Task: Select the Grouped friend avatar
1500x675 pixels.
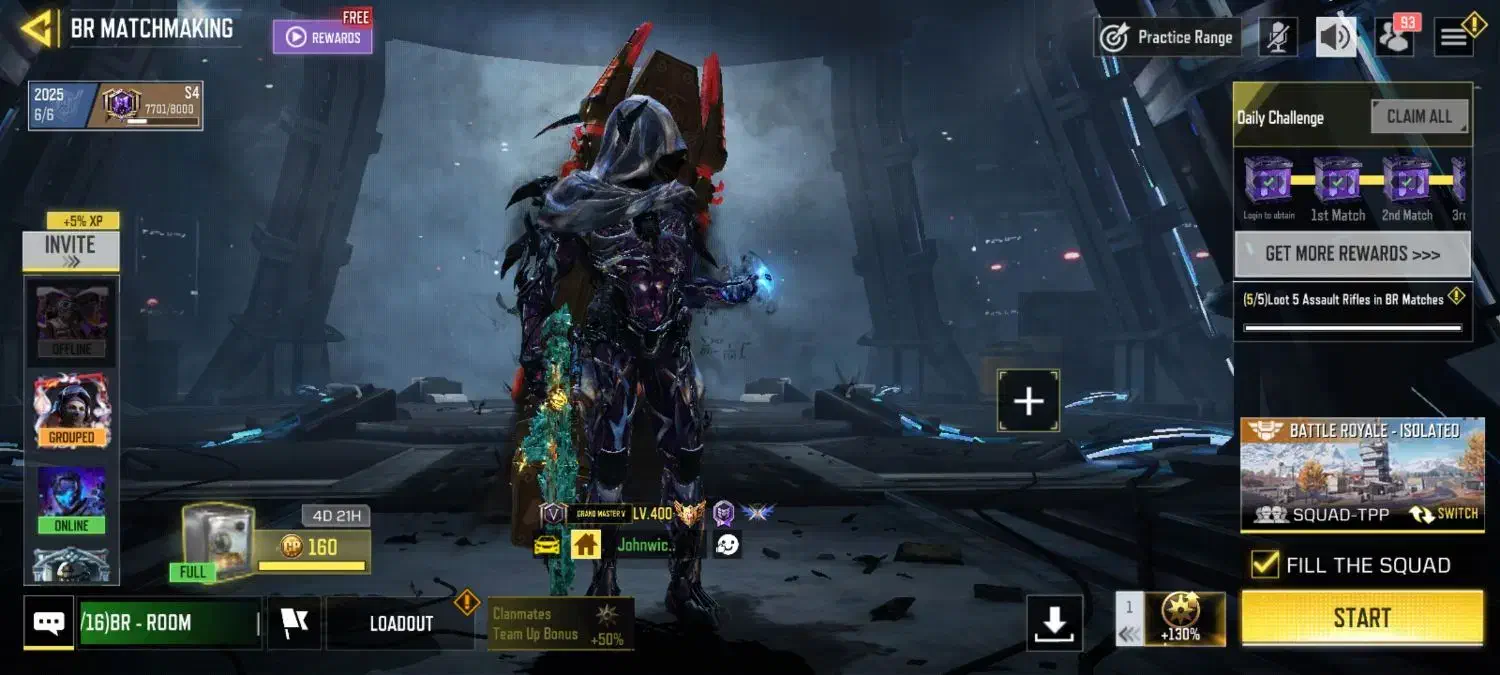Action: click(x=71, y=411)
